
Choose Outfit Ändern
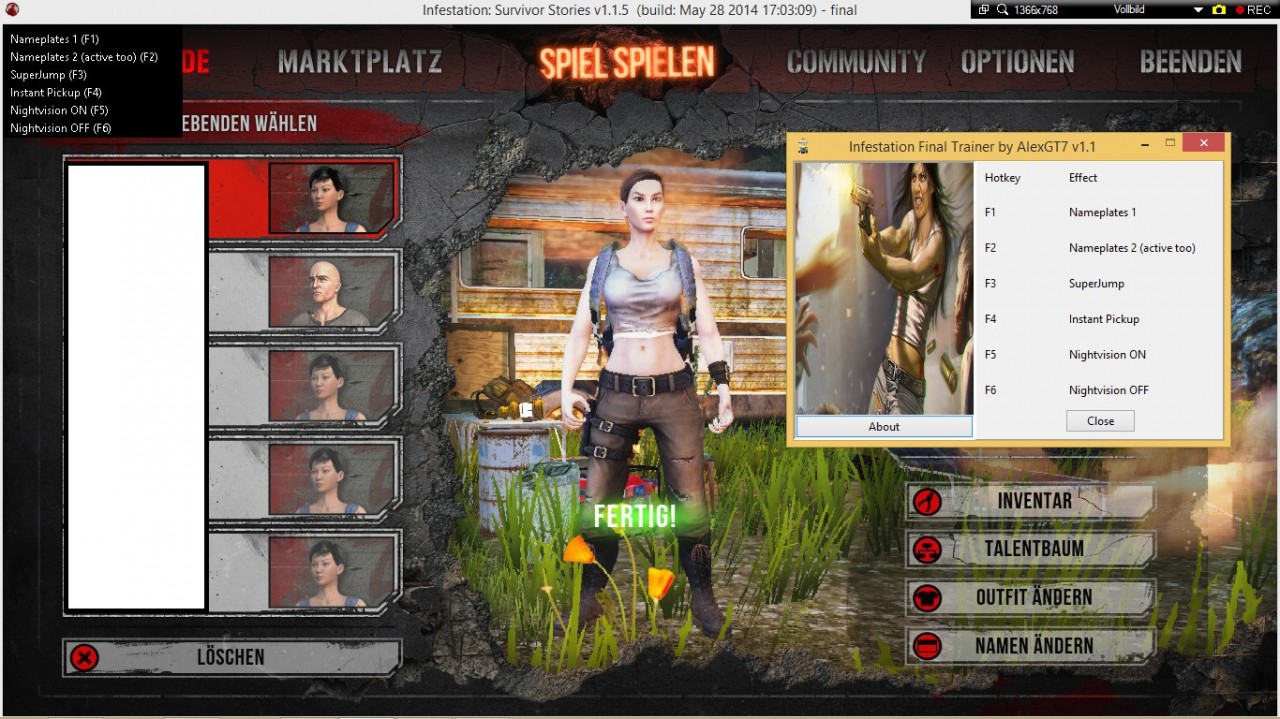point(1031,598)
